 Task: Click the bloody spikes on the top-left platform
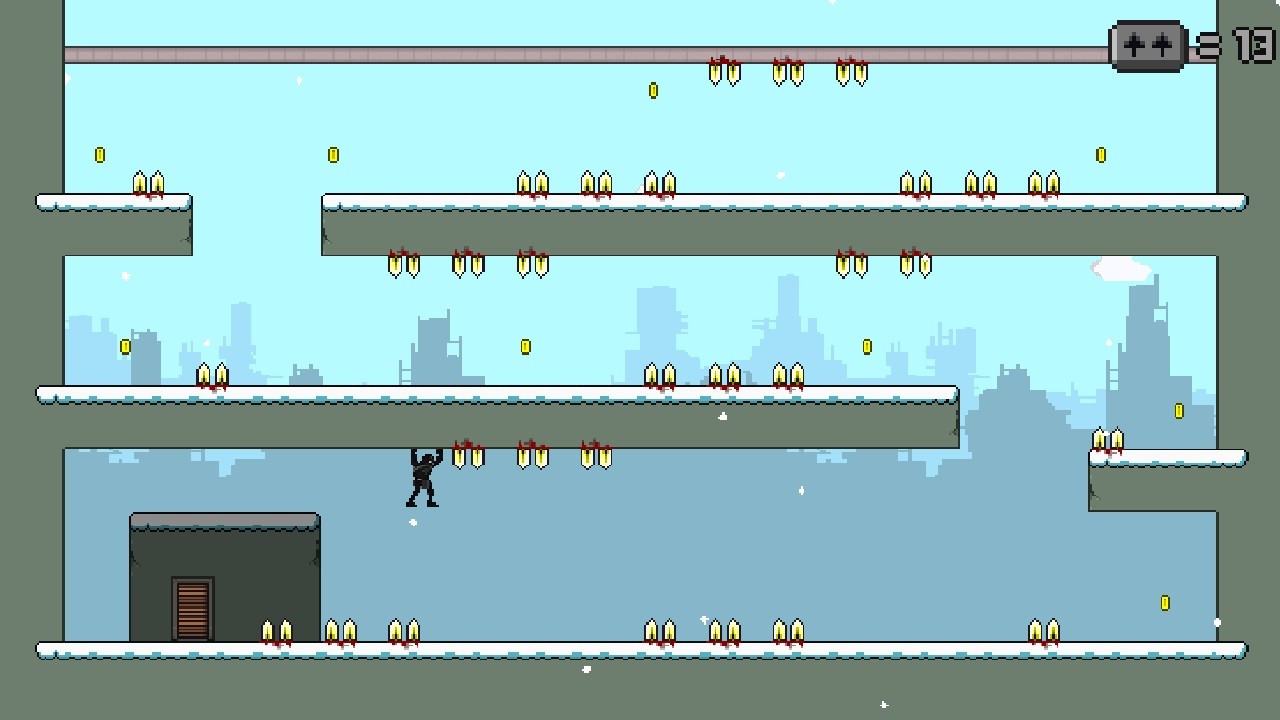[x=148, y=183]
